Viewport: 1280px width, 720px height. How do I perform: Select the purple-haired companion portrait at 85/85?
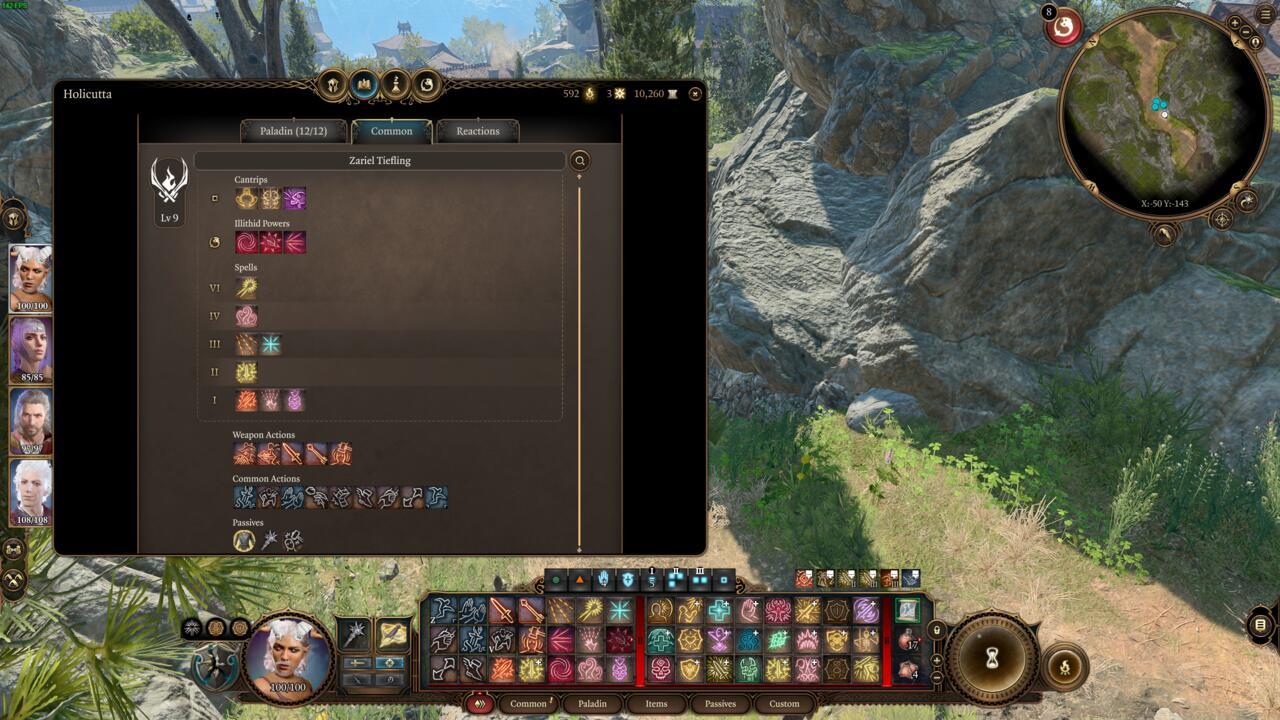[x=32, y=349]
